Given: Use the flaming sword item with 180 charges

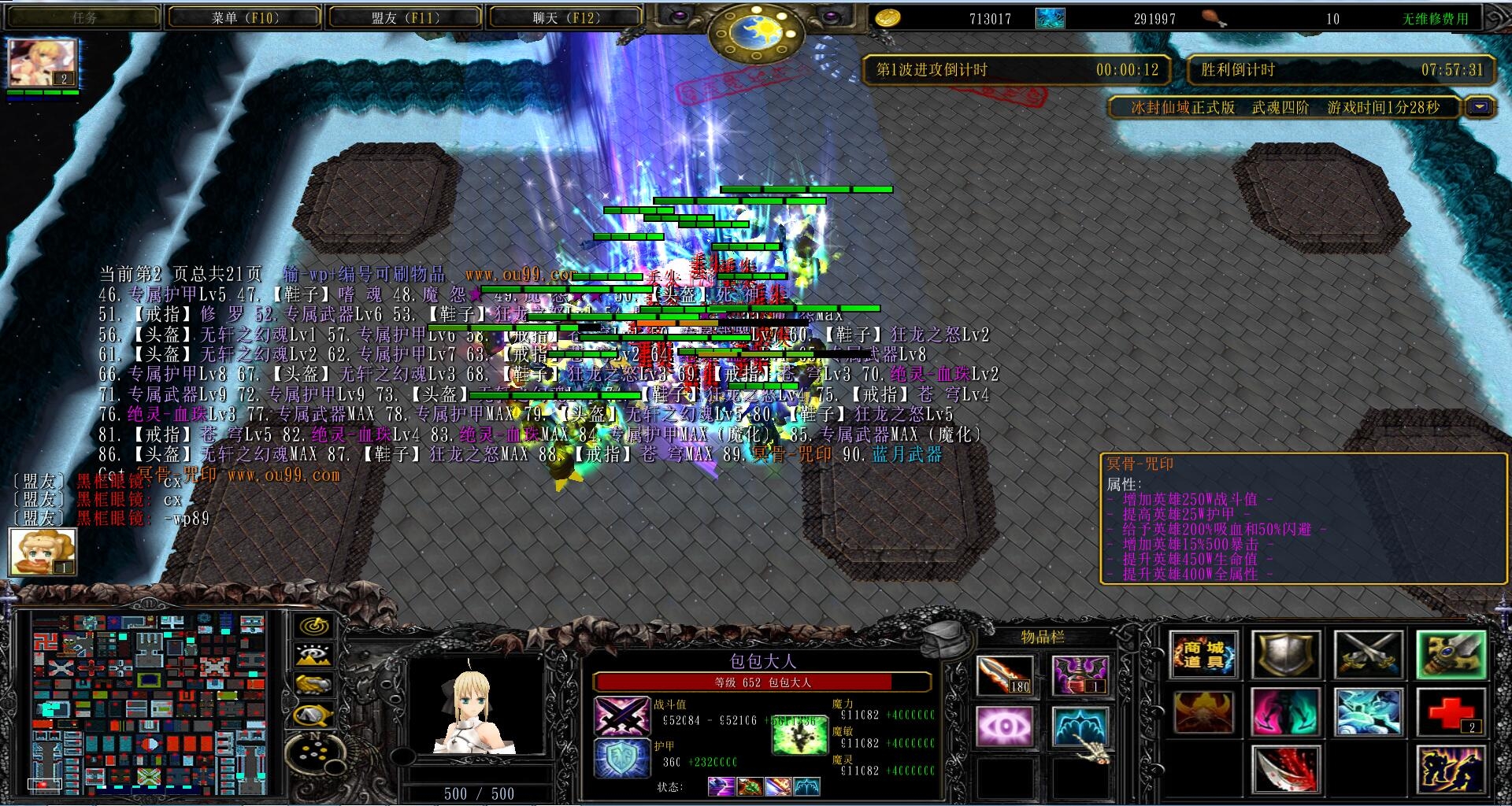Looking at the screenshot, I should click(1005, 675).
